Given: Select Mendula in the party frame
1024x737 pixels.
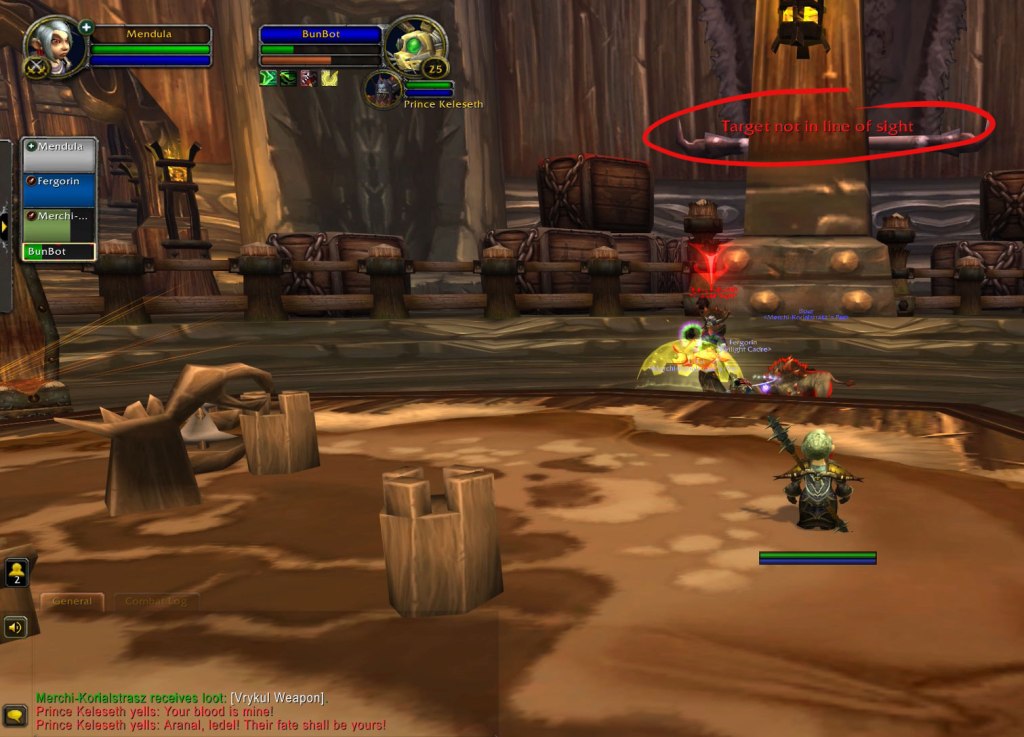Looking at the screenshot, I should (x=60, y=155).
